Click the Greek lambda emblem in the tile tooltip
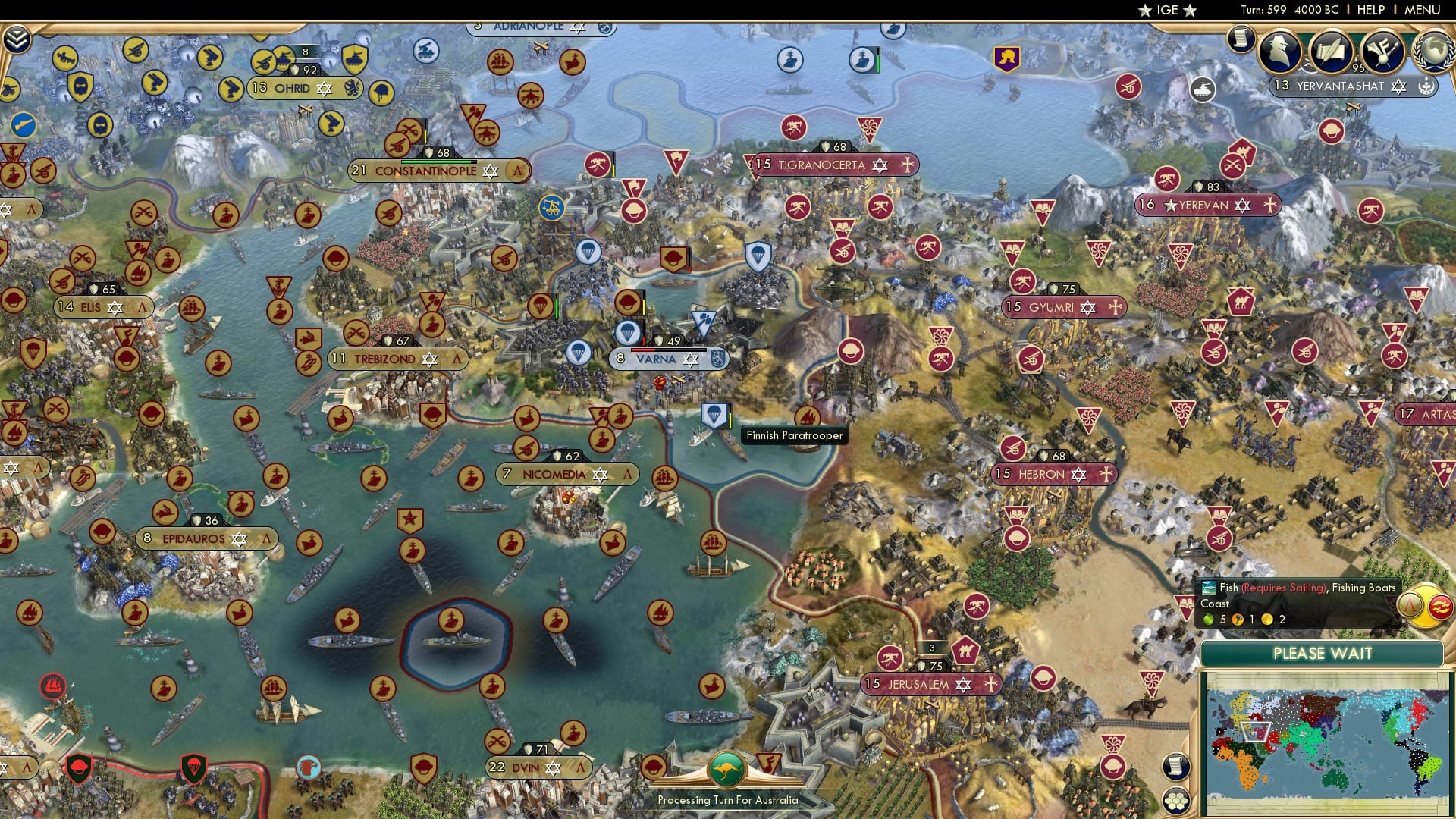The height and width of the screenshot is (819, 1456). (x=1410, y=605)
